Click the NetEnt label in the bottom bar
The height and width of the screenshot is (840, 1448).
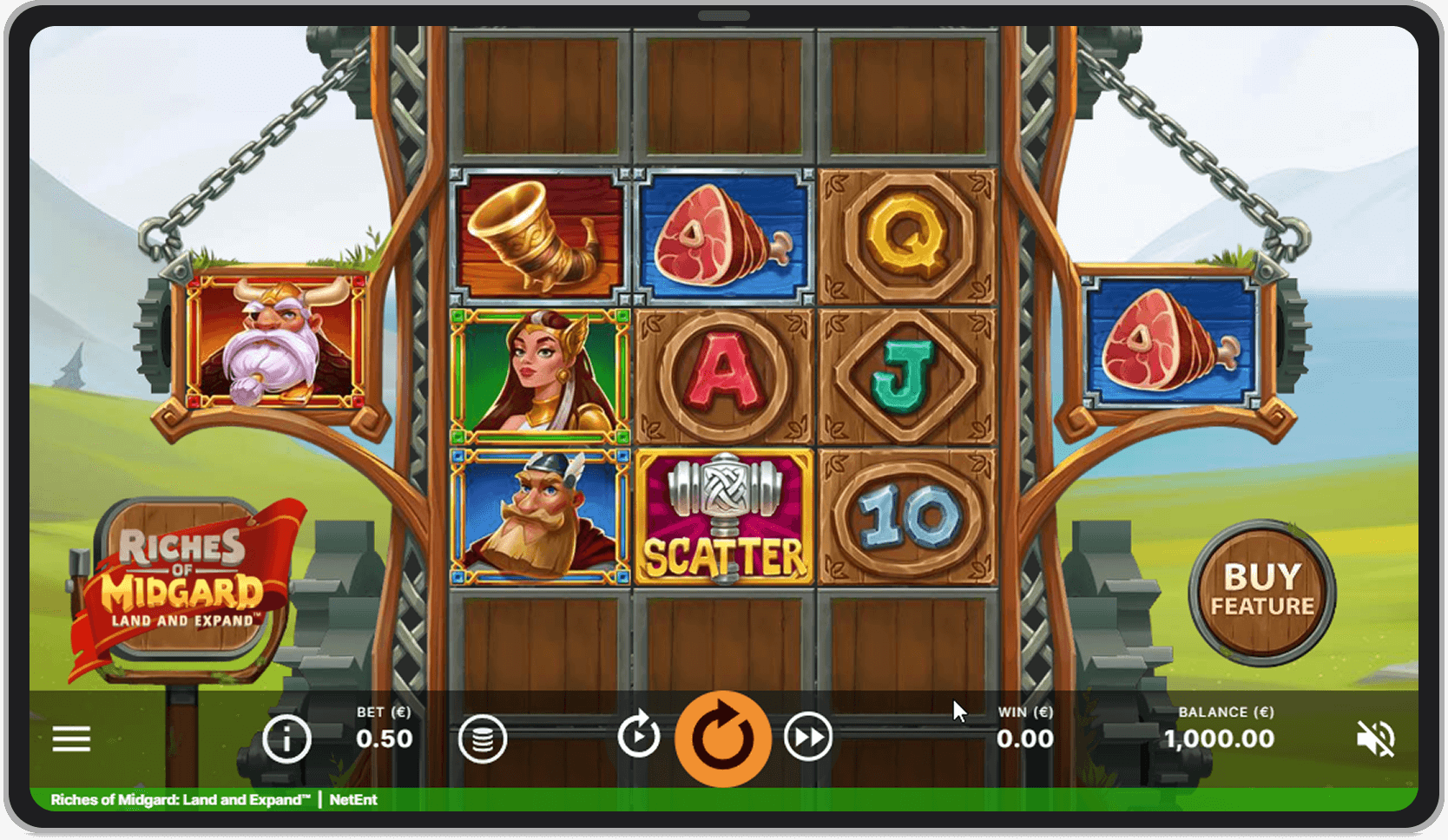[x=352, y=800]
